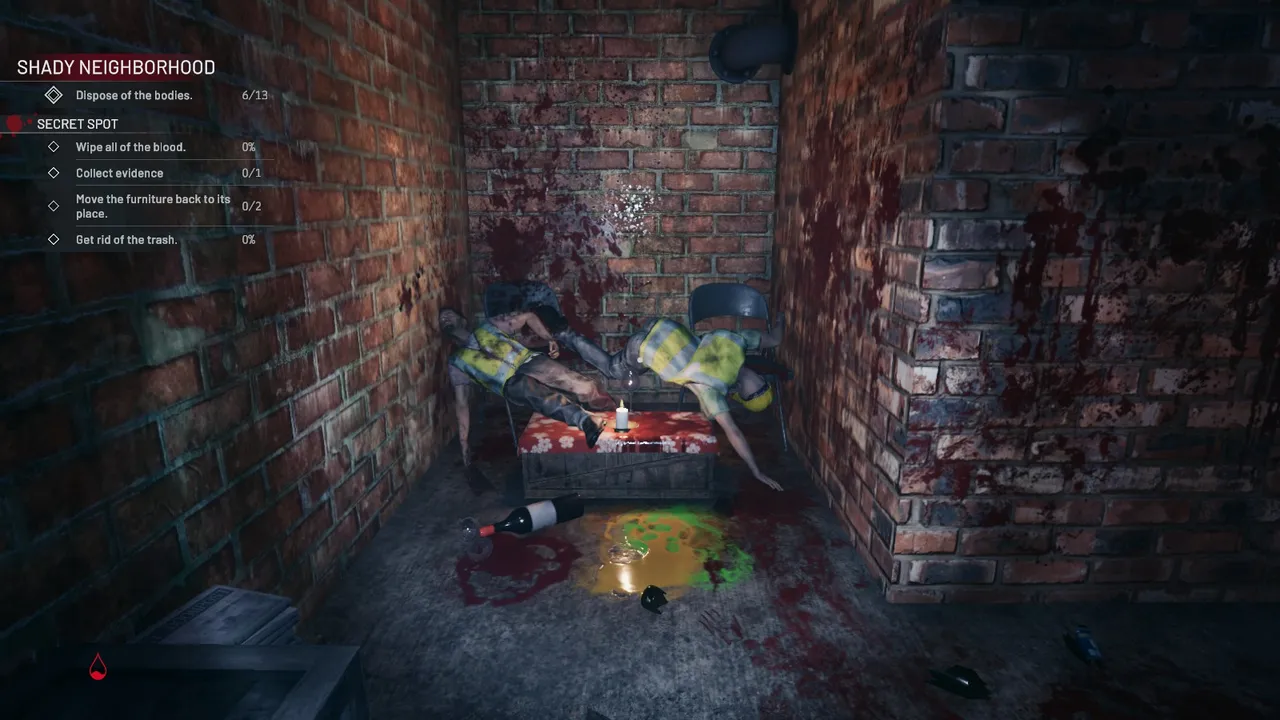Click the diamond icon beside "Dispose of the bodies."

(x=55, y=95)
